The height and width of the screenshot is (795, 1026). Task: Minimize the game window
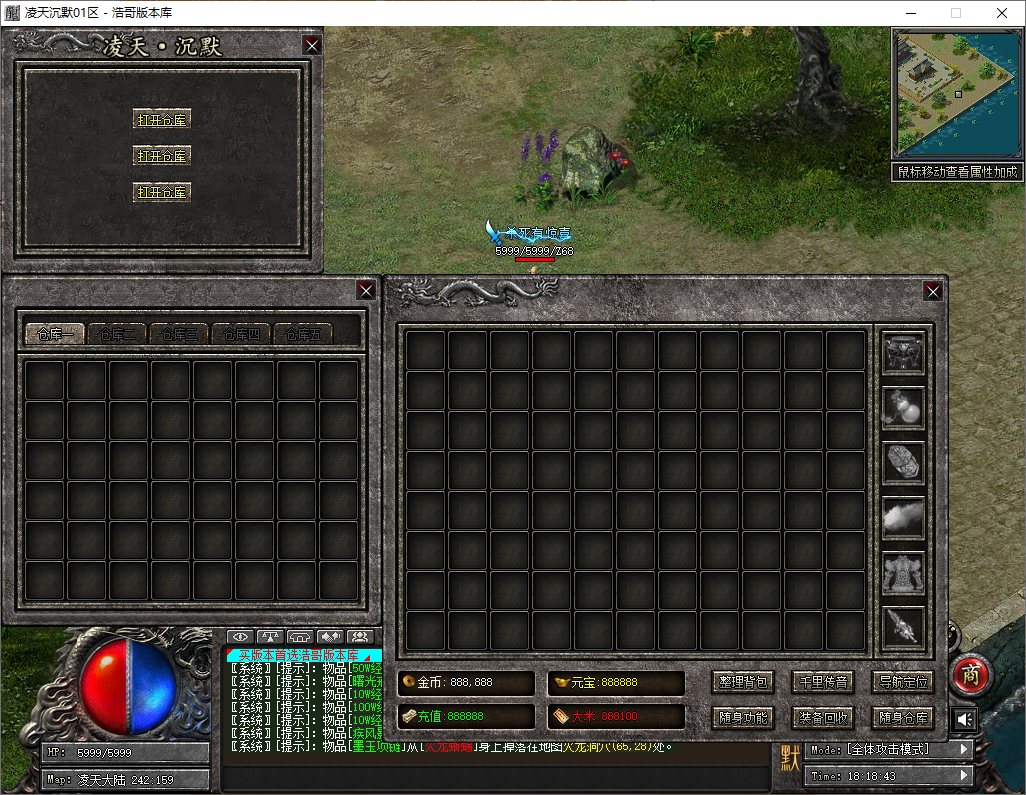tap(909, 13)
